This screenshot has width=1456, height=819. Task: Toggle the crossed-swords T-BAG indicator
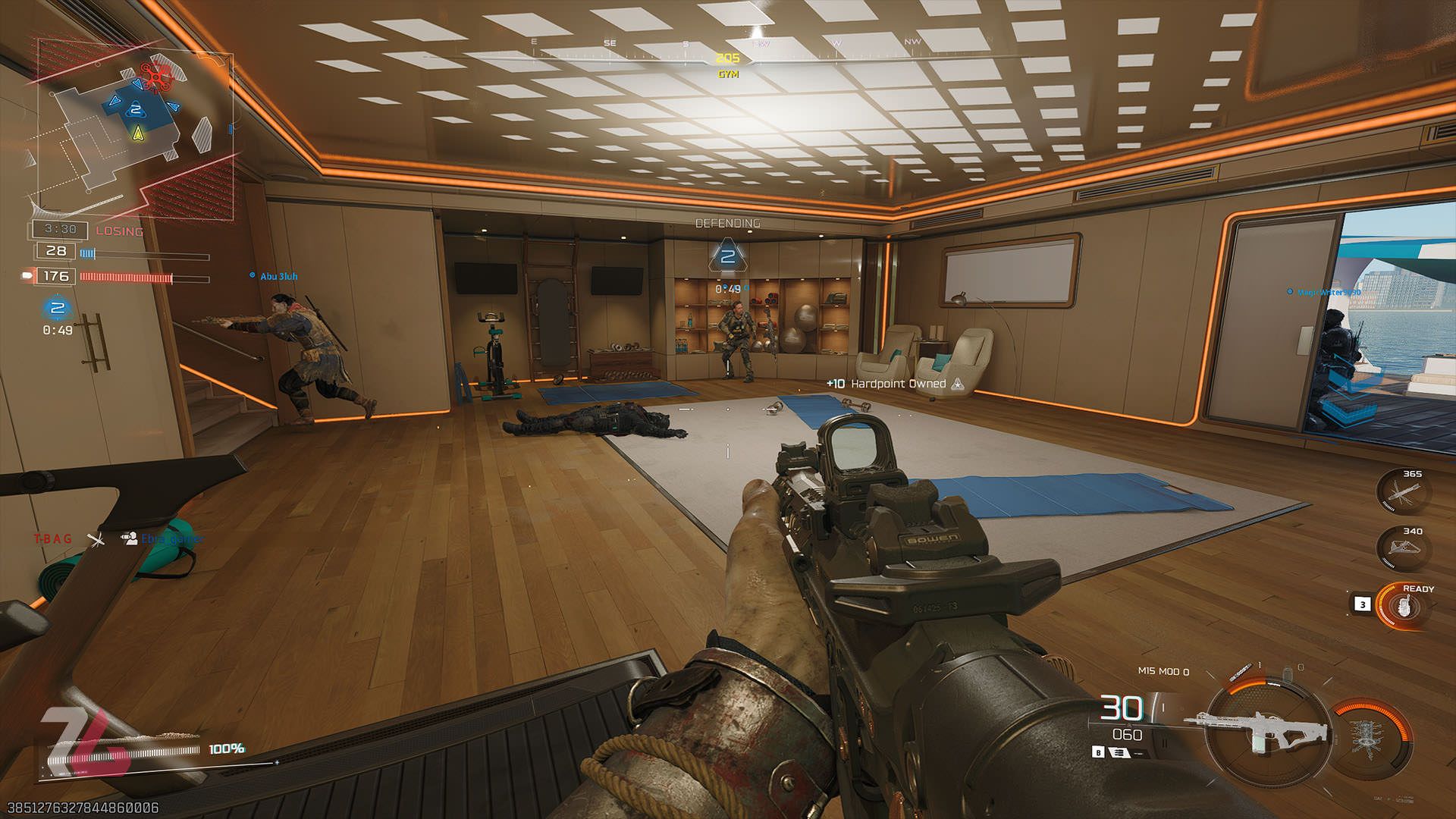tap(96, 541)
